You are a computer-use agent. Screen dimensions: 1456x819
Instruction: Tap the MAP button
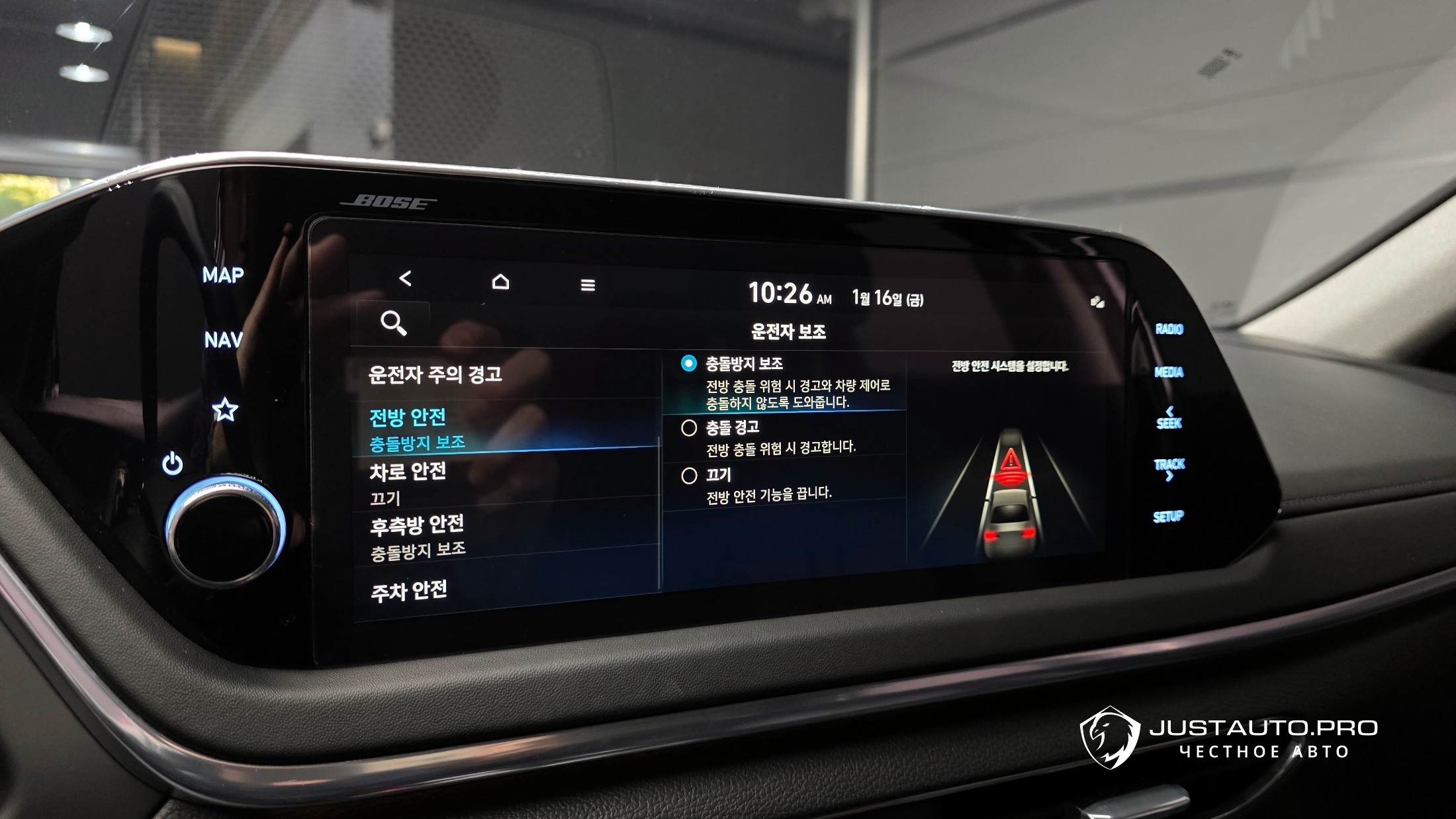pyautogui.click(x=223, y=275)
